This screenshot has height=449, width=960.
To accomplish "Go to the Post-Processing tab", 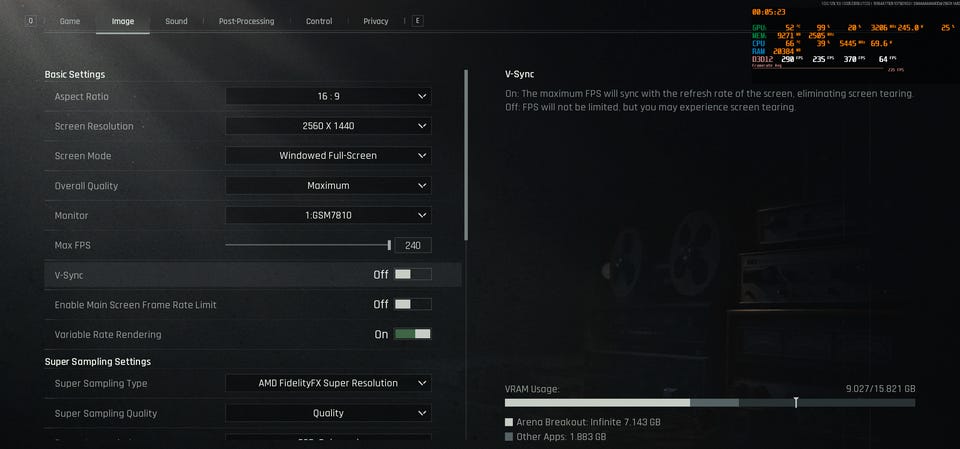I will pyautogui.click(x=245, y=21).
